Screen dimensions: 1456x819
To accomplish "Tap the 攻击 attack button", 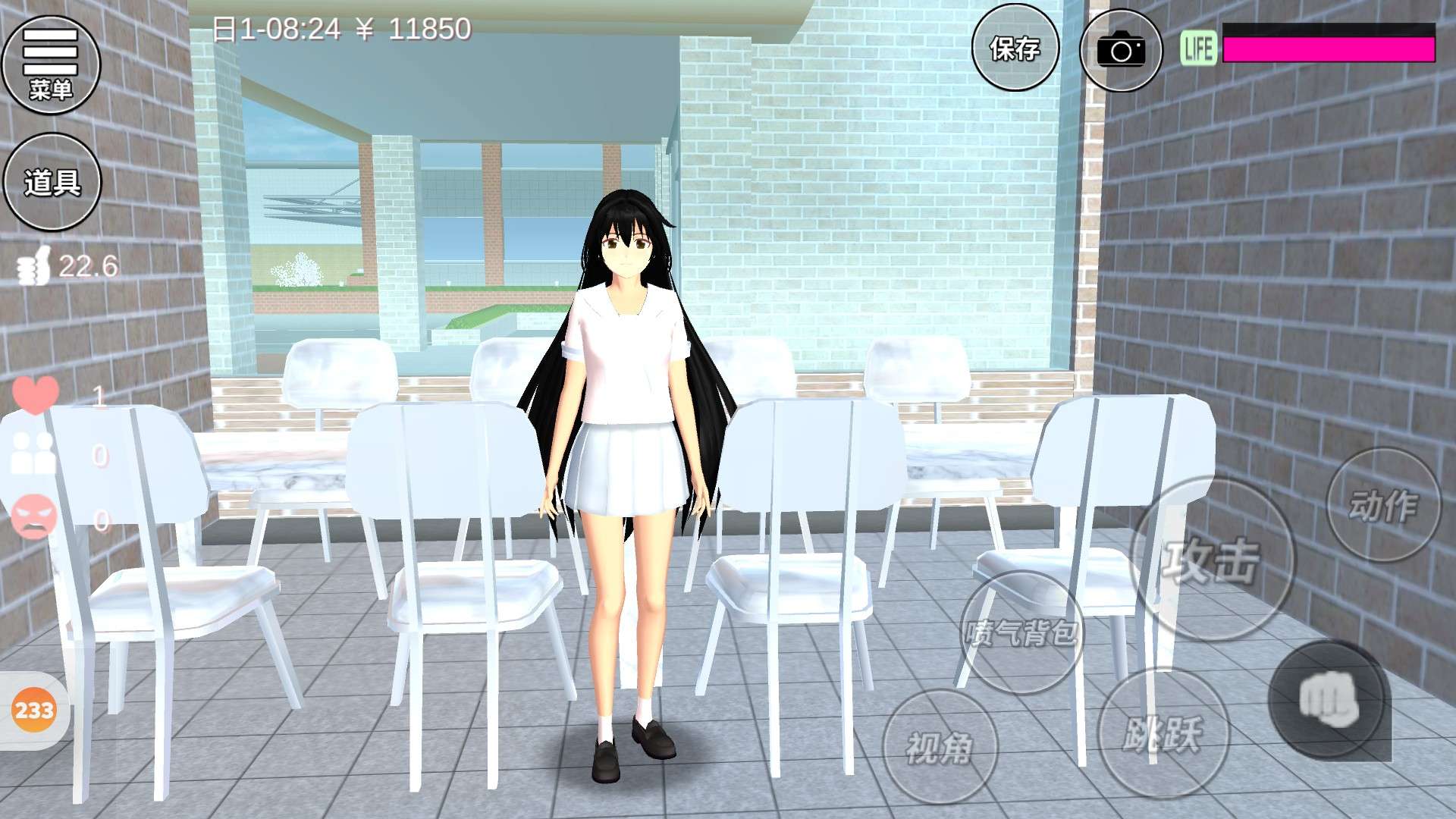I will tap(1211, 560).
